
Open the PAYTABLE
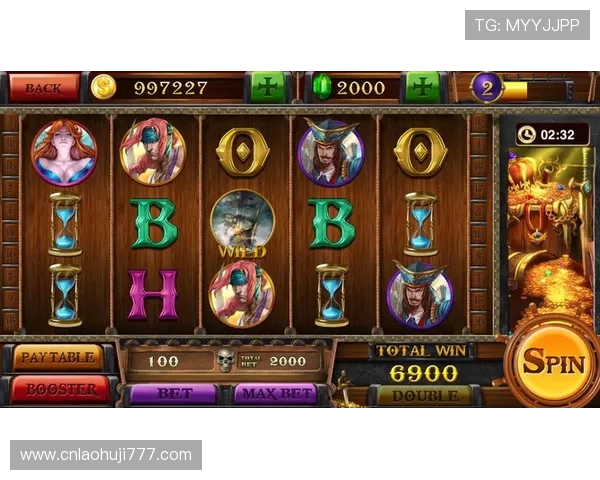58,357
